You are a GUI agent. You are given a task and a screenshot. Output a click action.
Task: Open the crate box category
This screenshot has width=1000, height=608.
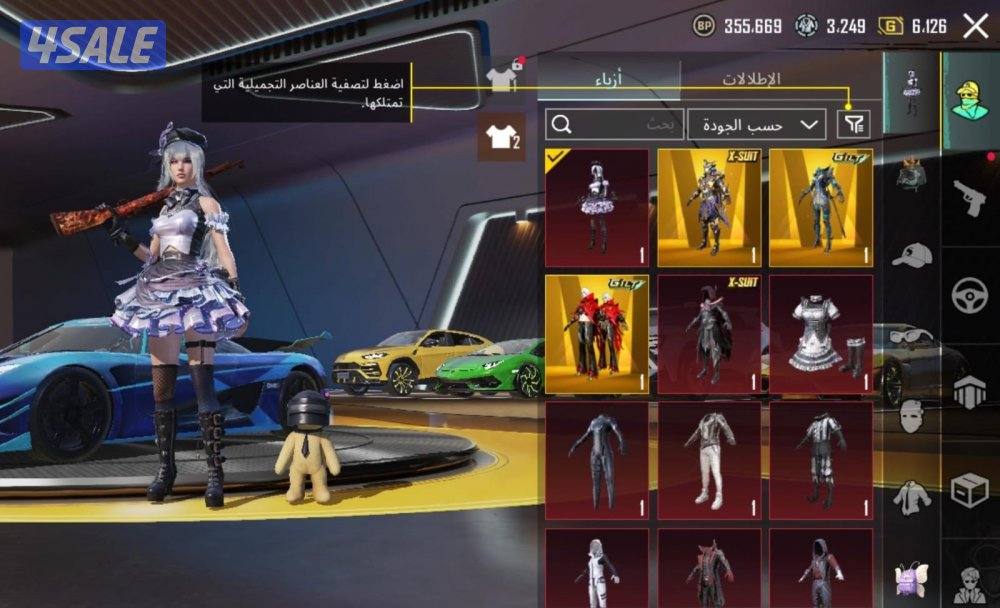pyautogui.click(x=969, y=490)
